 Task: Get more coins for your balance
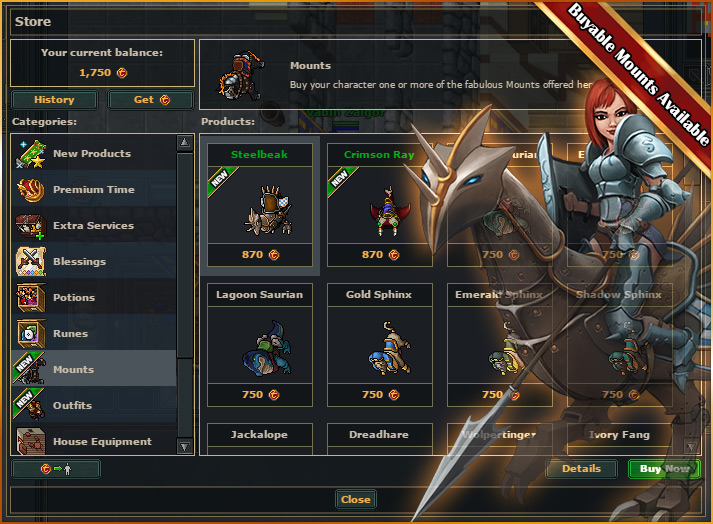pyautogui.click(x=150, y=100)
